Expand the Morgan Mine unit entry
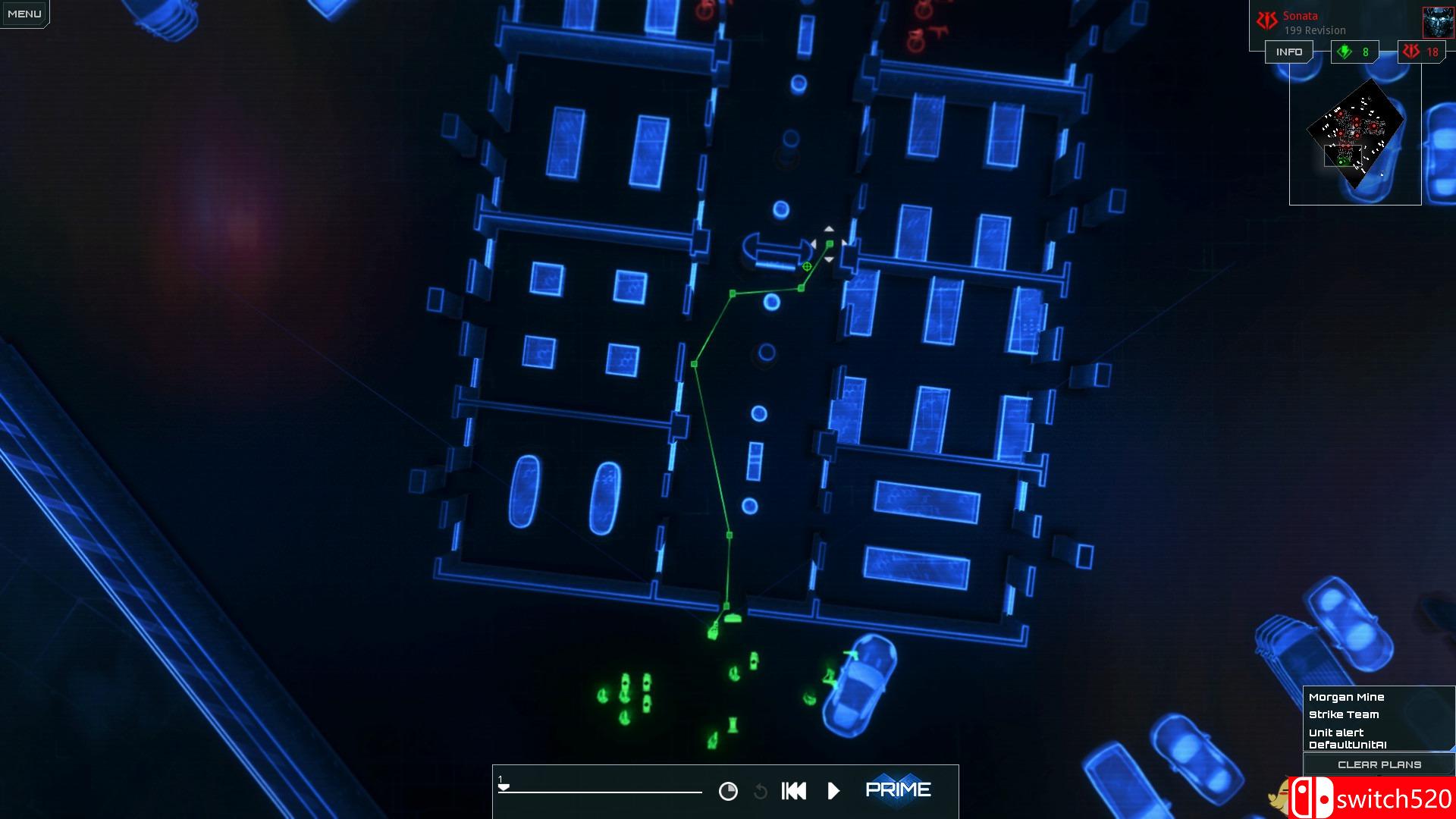 coord(1346,696)
